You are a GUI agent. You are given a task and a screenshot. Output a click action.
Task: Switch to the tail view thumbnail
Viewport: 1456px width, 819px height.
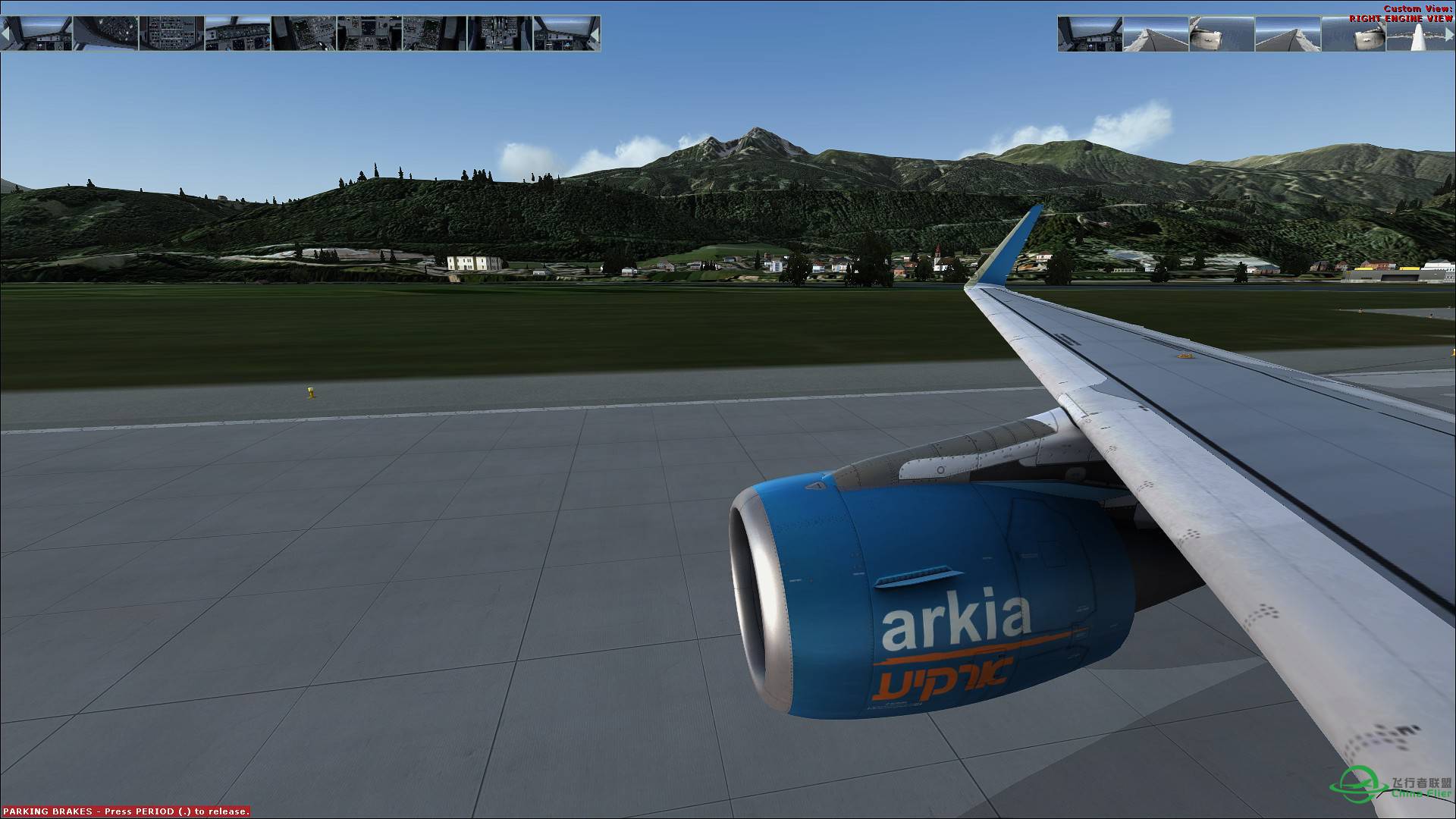(x=1420, y=34)
